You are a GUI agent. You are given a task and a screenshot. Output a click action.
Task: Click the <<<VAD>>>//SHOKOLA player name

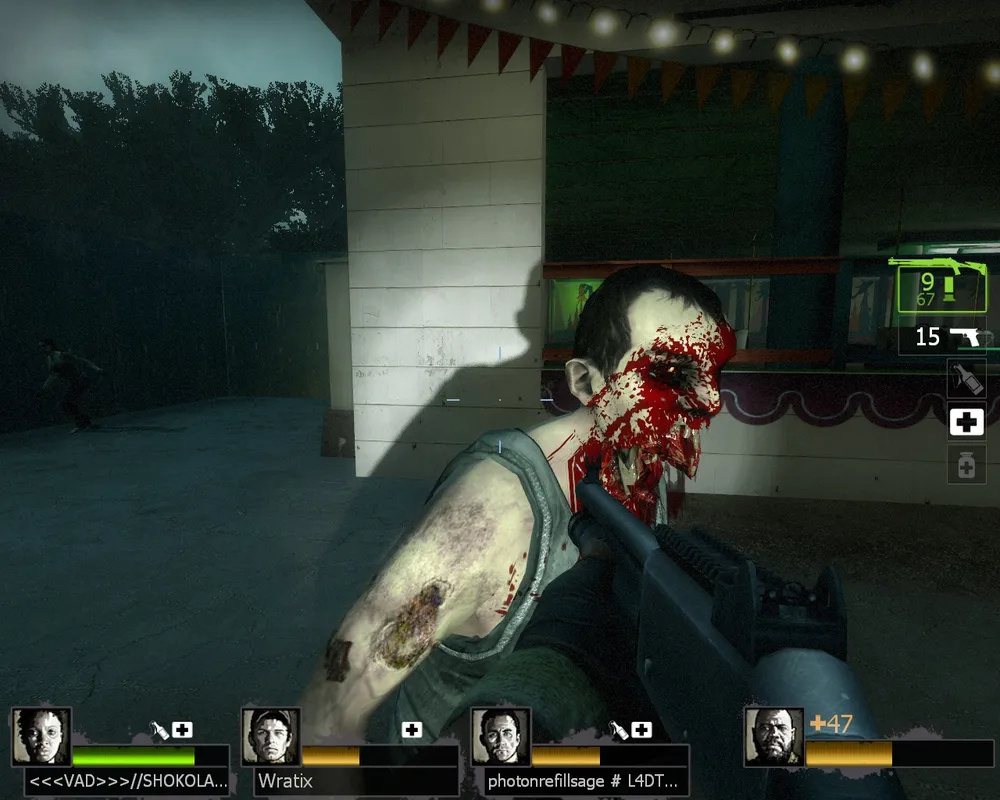(128, 781)
